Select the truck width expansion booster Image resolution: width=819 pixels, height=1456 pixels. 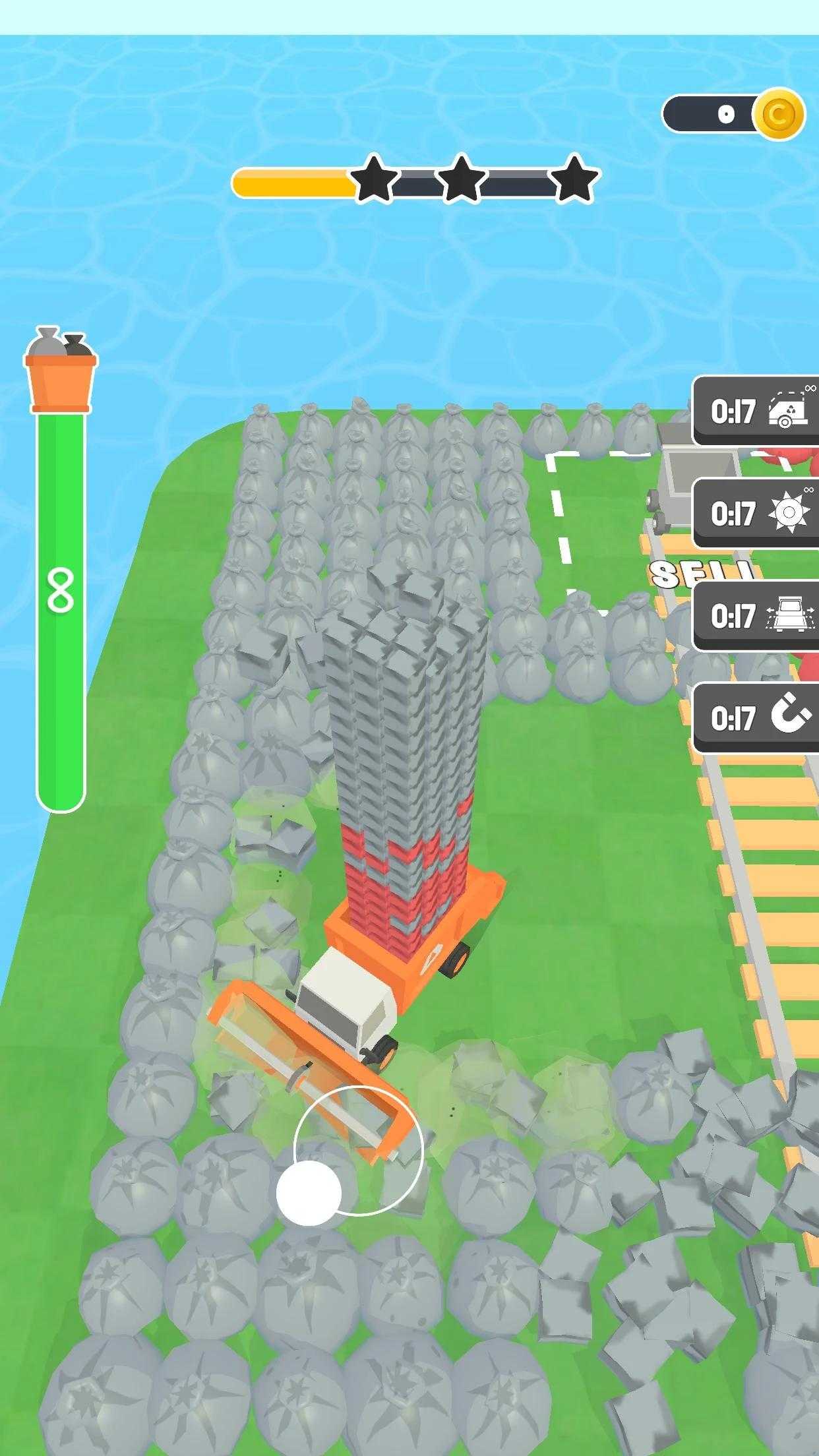pos(757,616)
